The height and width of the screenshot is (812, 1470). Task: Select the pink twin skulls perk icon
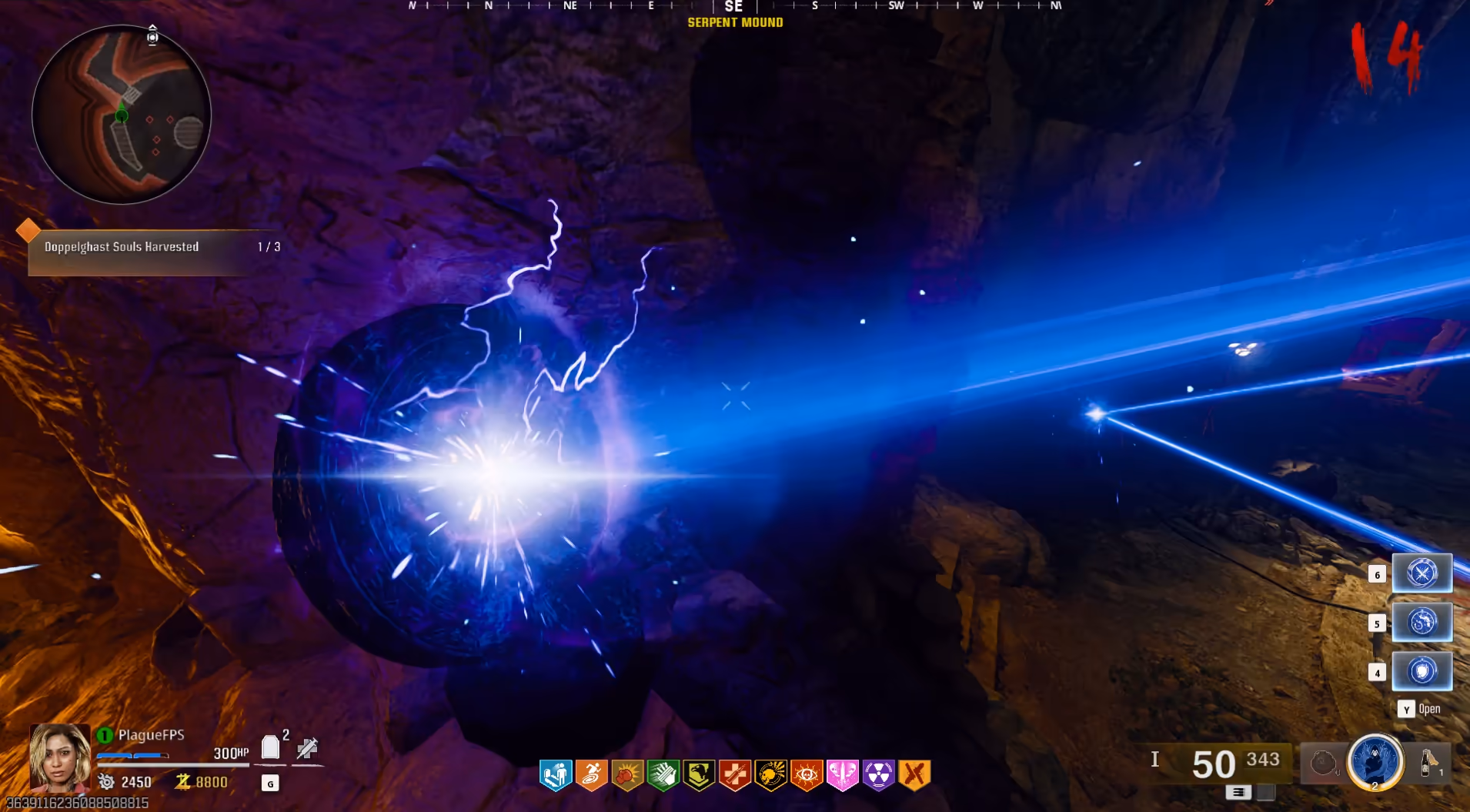[843, 775]
